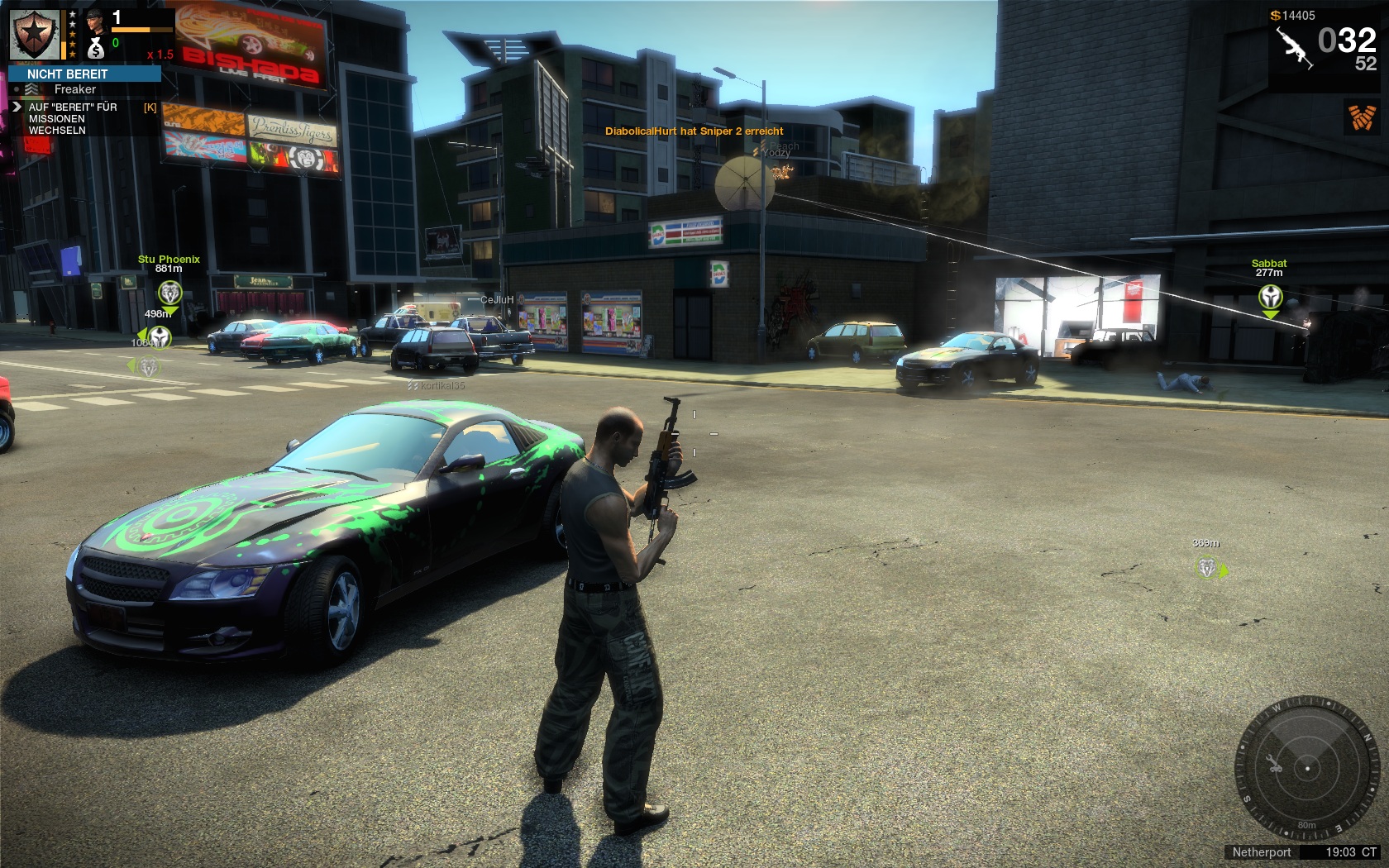The image size is (1389, 868).
Task: Select the Sabbat player marker
Action: point(1270,296)
